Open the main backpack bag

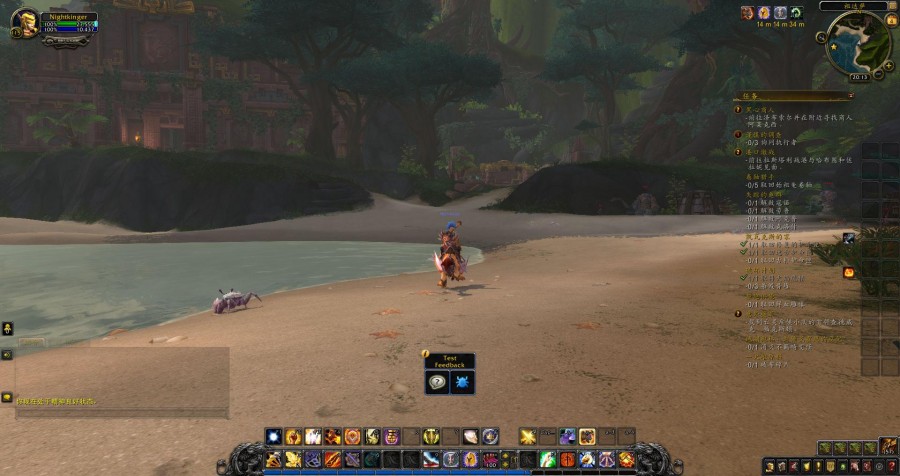[x=887, y=447]
